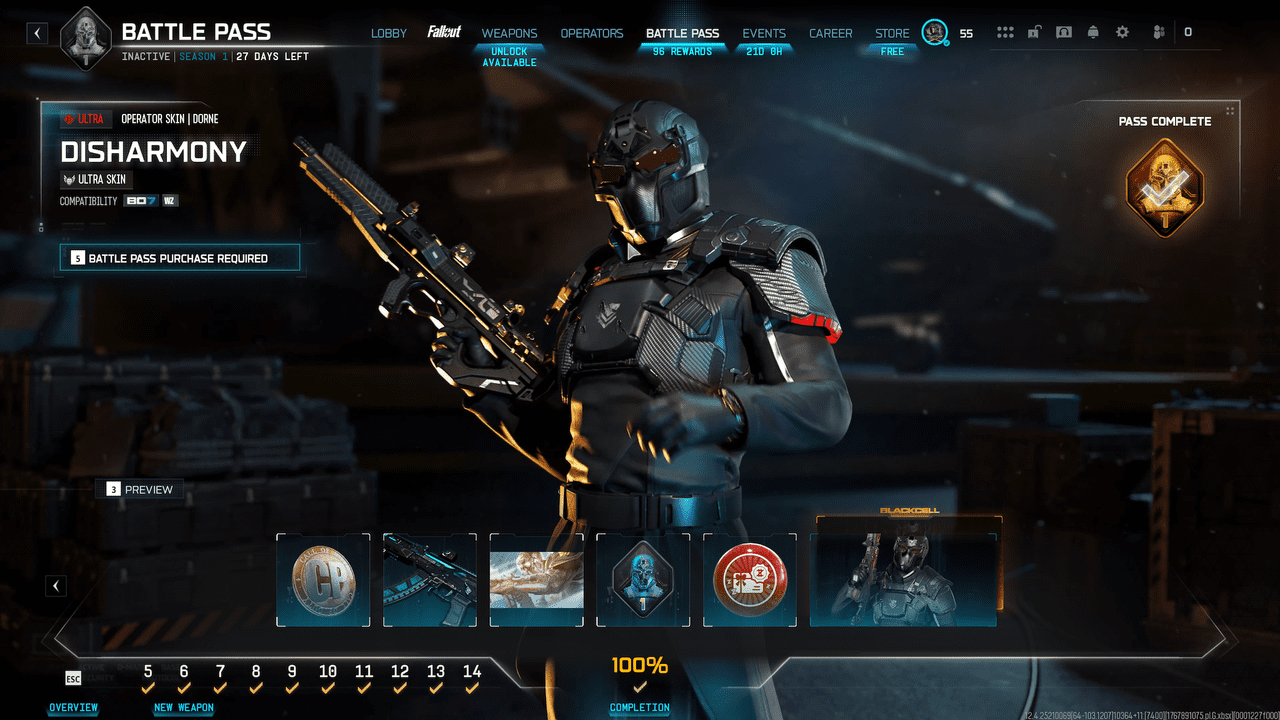Select the CP coin reward tile

click(323, 580)
